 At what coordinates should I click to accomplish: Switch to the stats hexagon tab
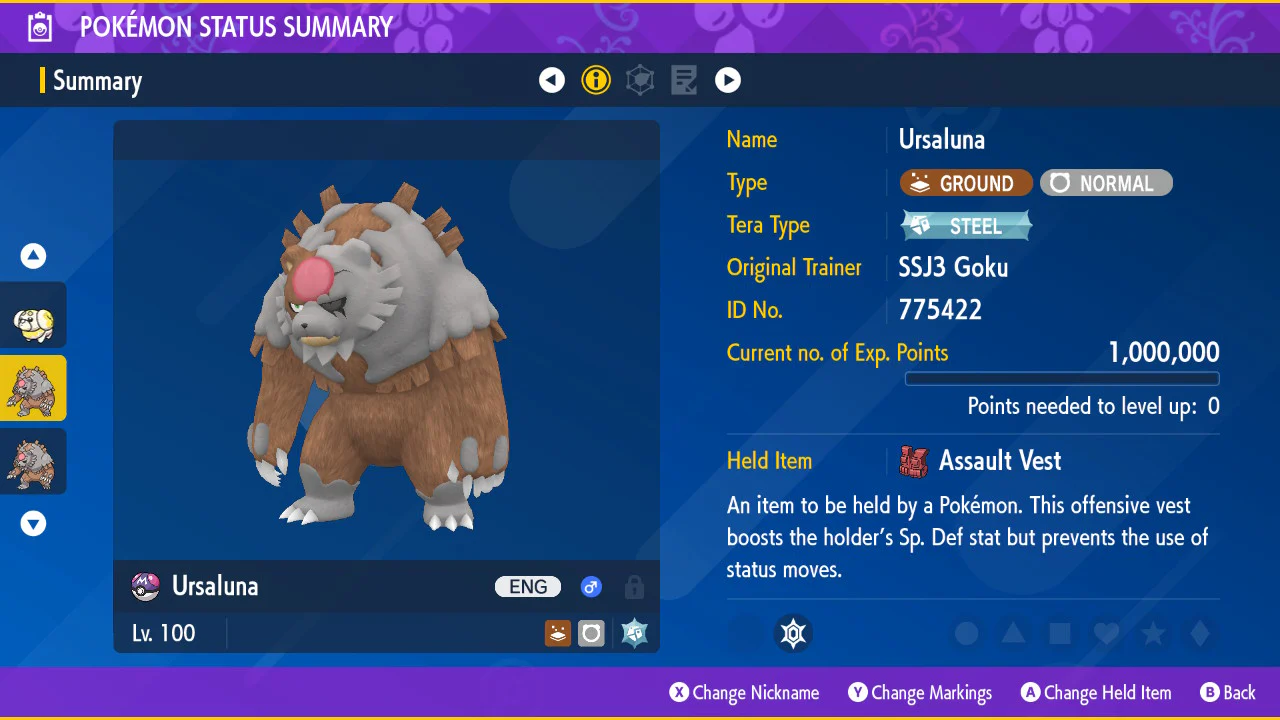(640, 80)
